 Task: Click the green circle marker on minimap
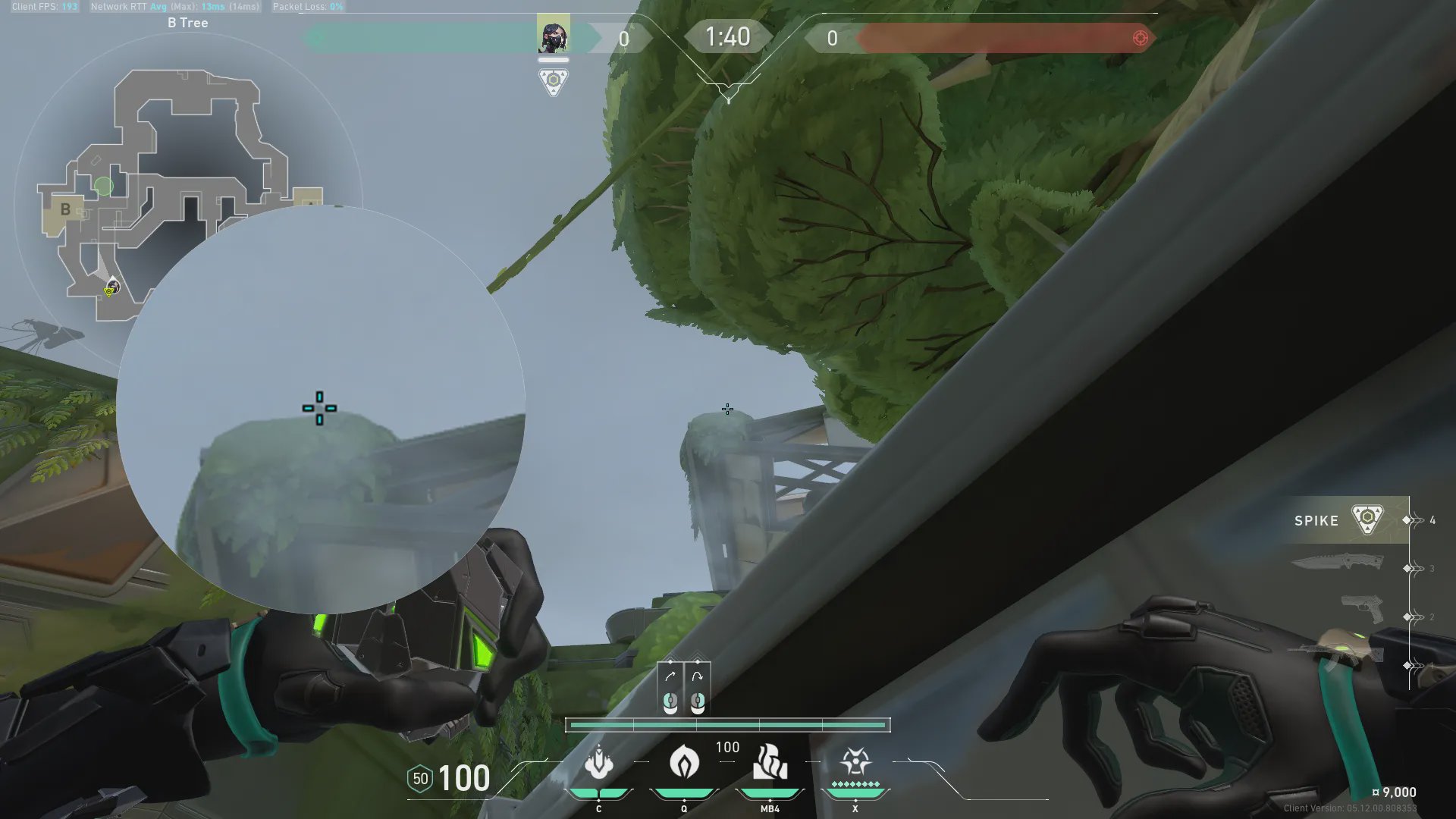(104, 186)
